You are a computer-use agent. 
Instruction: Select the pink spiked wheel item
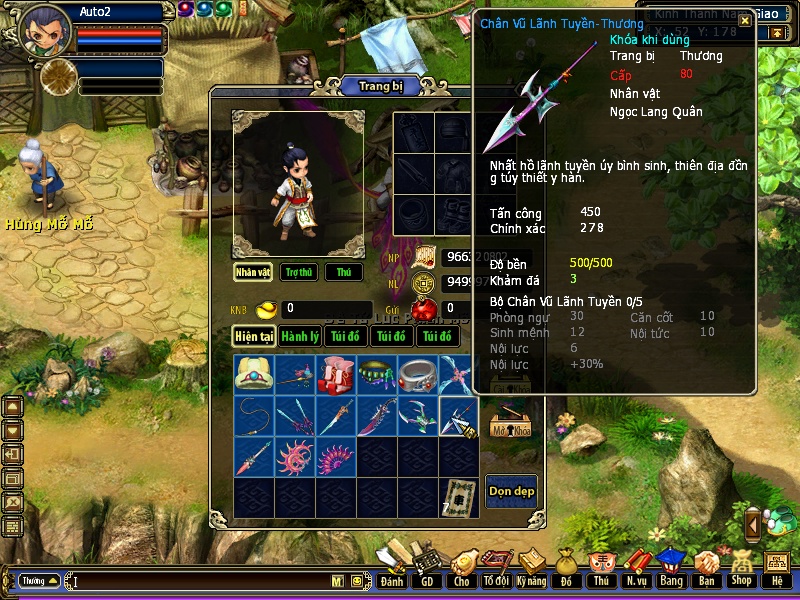click(x=295, y=457)
